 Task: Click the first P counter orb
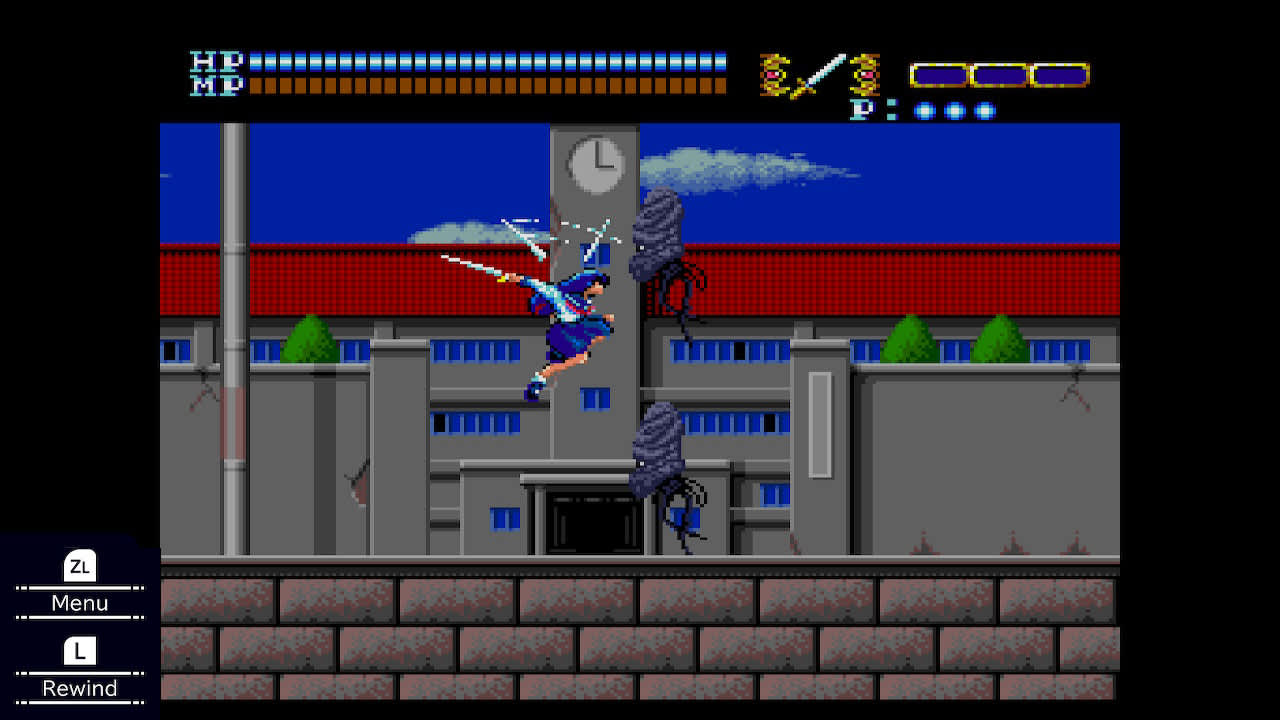pyautogui.click(x=925, y=108)
